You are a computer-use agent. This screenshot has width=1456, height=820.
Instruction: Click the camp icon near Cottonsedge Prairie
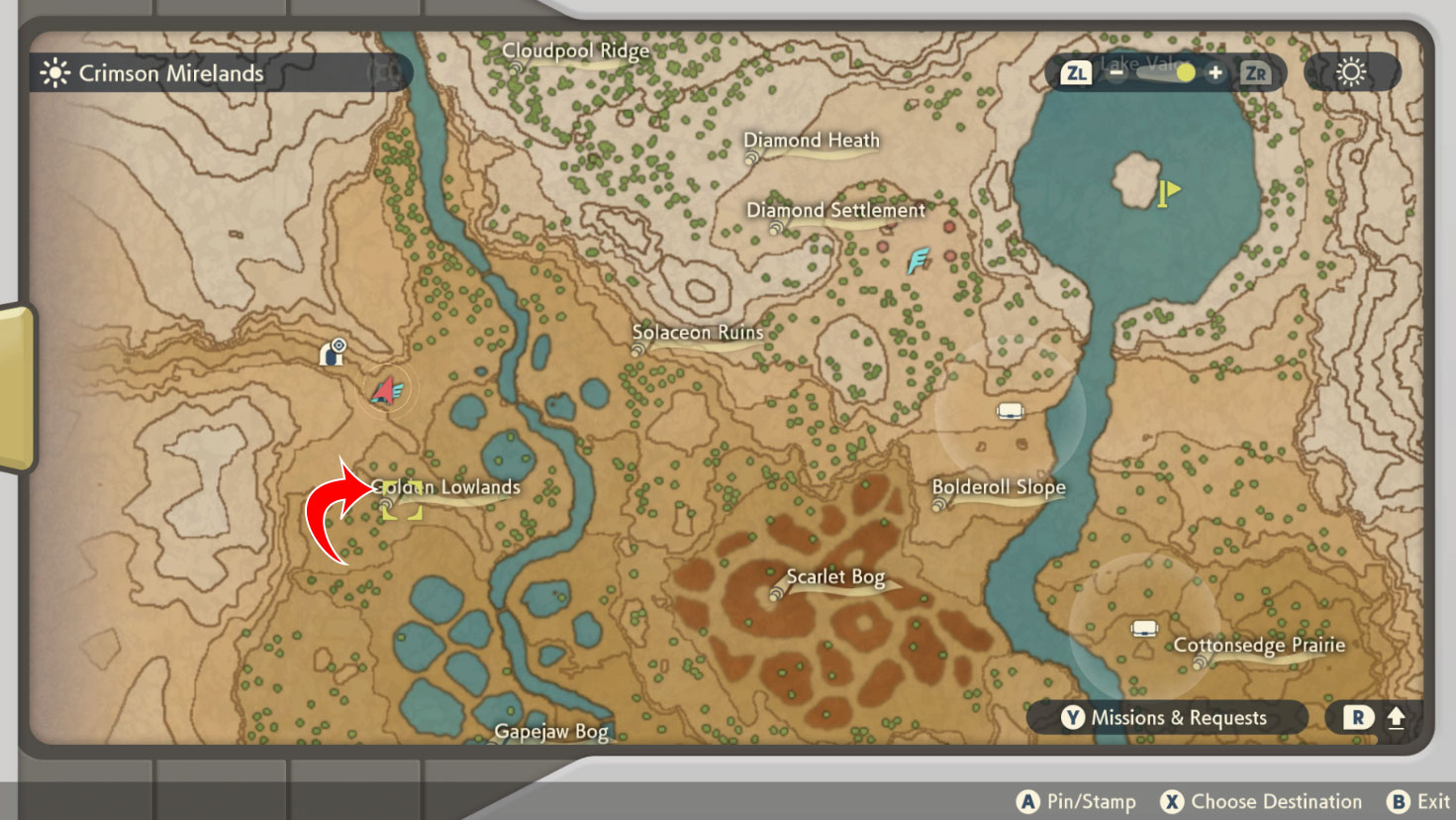tap(1144, 628)
